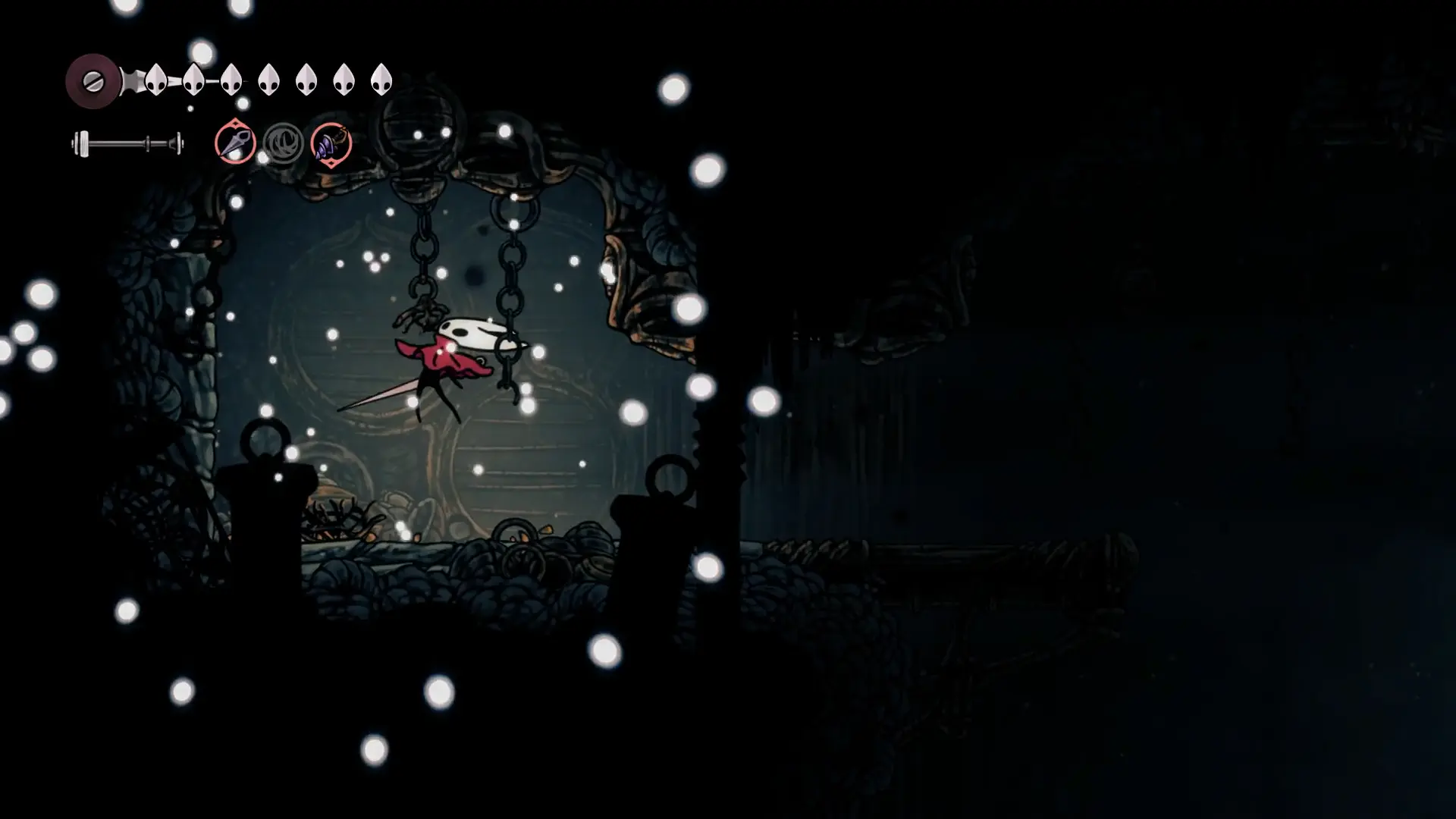Click the greyed-out swirl tool icon
Screen dimensions: 1456x819
[x=284, y=143]
